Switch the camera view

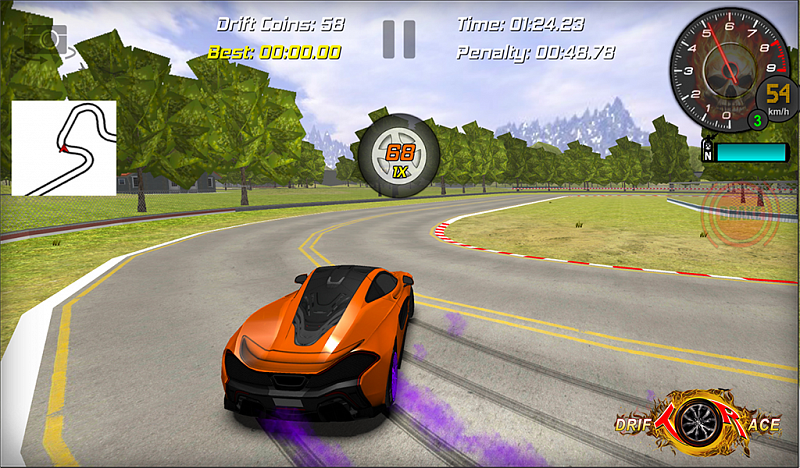45,40
